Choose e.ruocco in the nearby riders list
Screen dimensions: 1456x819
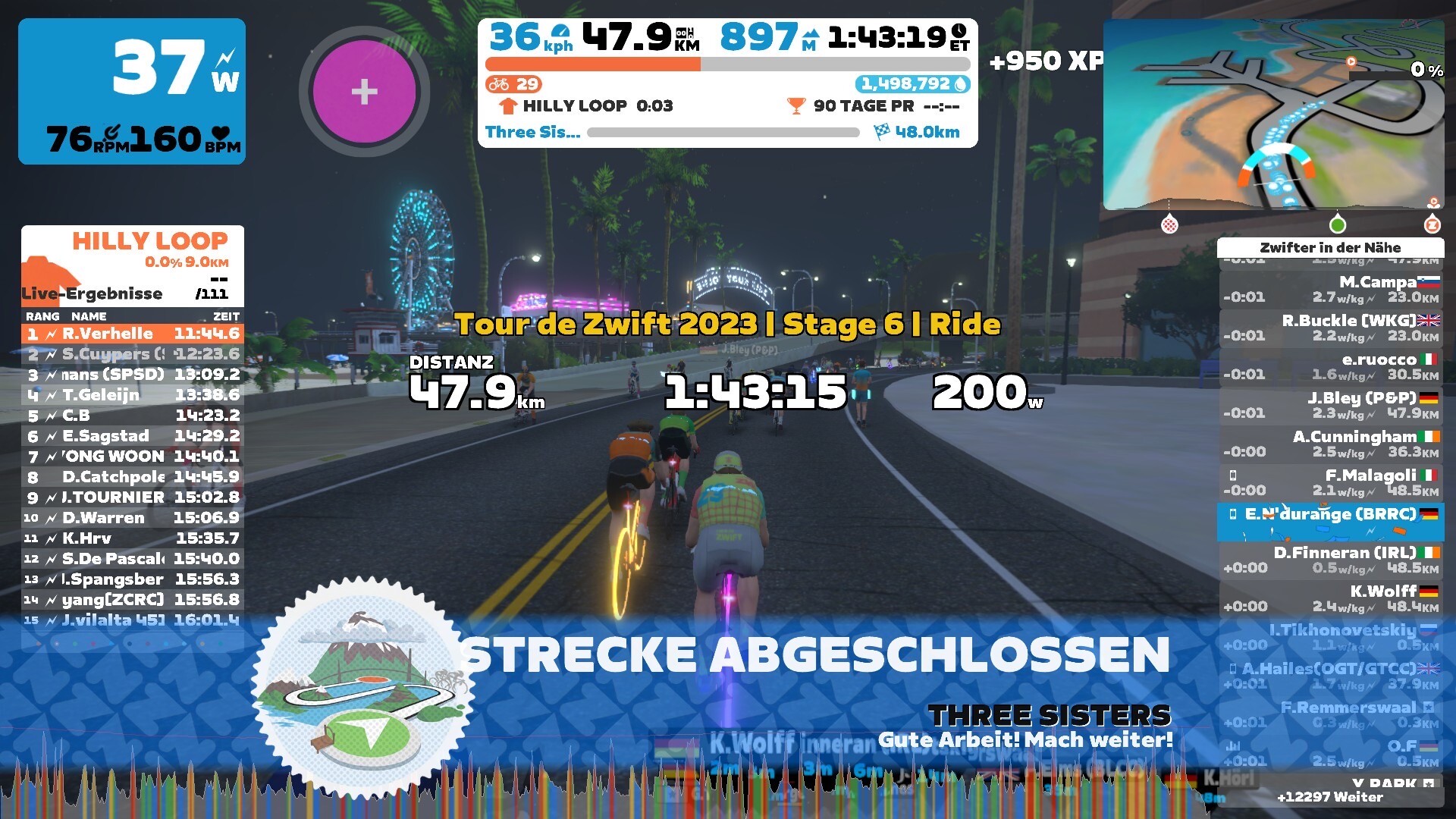coord(1331,367)
